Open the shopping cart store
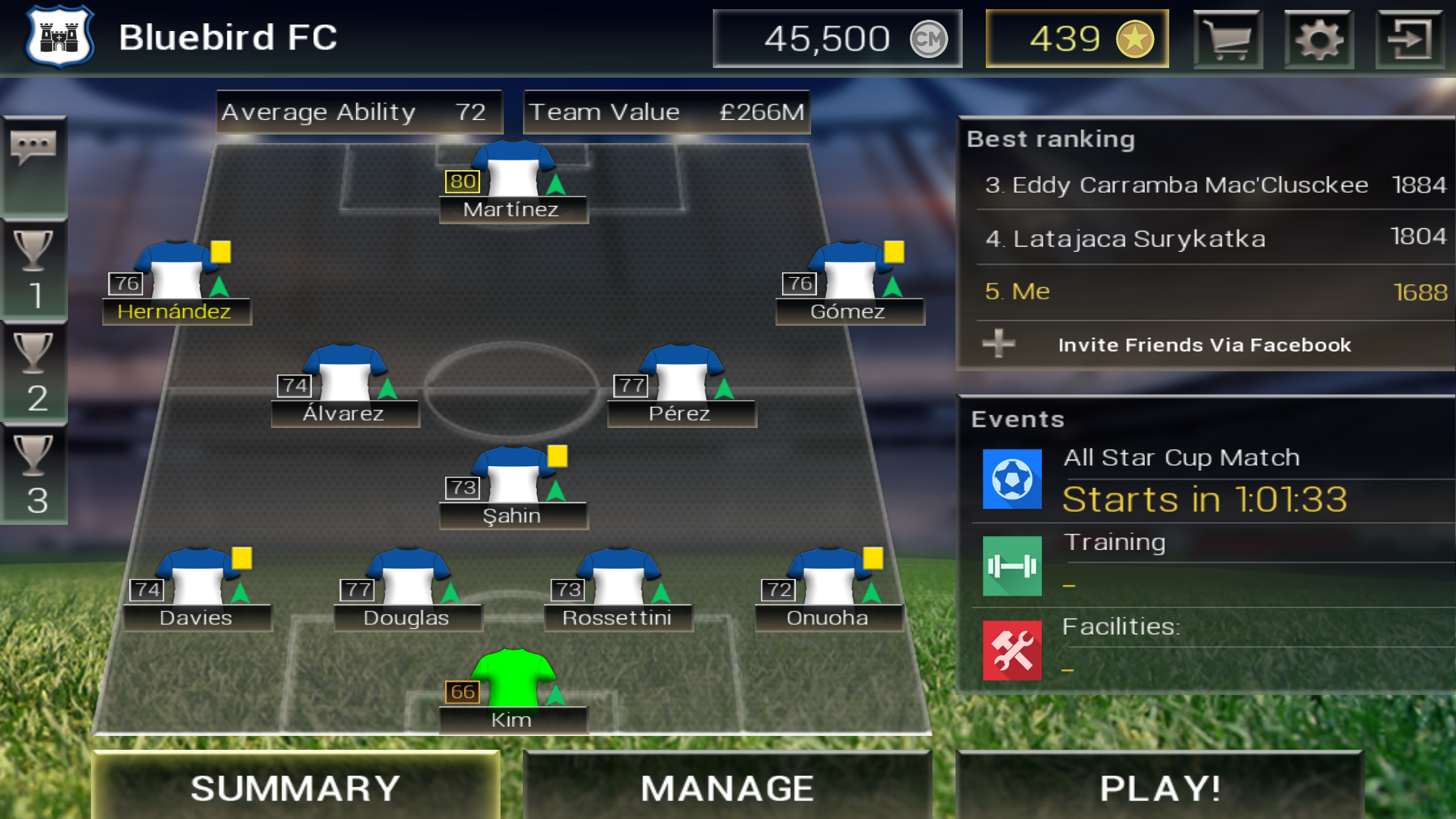Screen dimensions: 1456x819 1227,40
